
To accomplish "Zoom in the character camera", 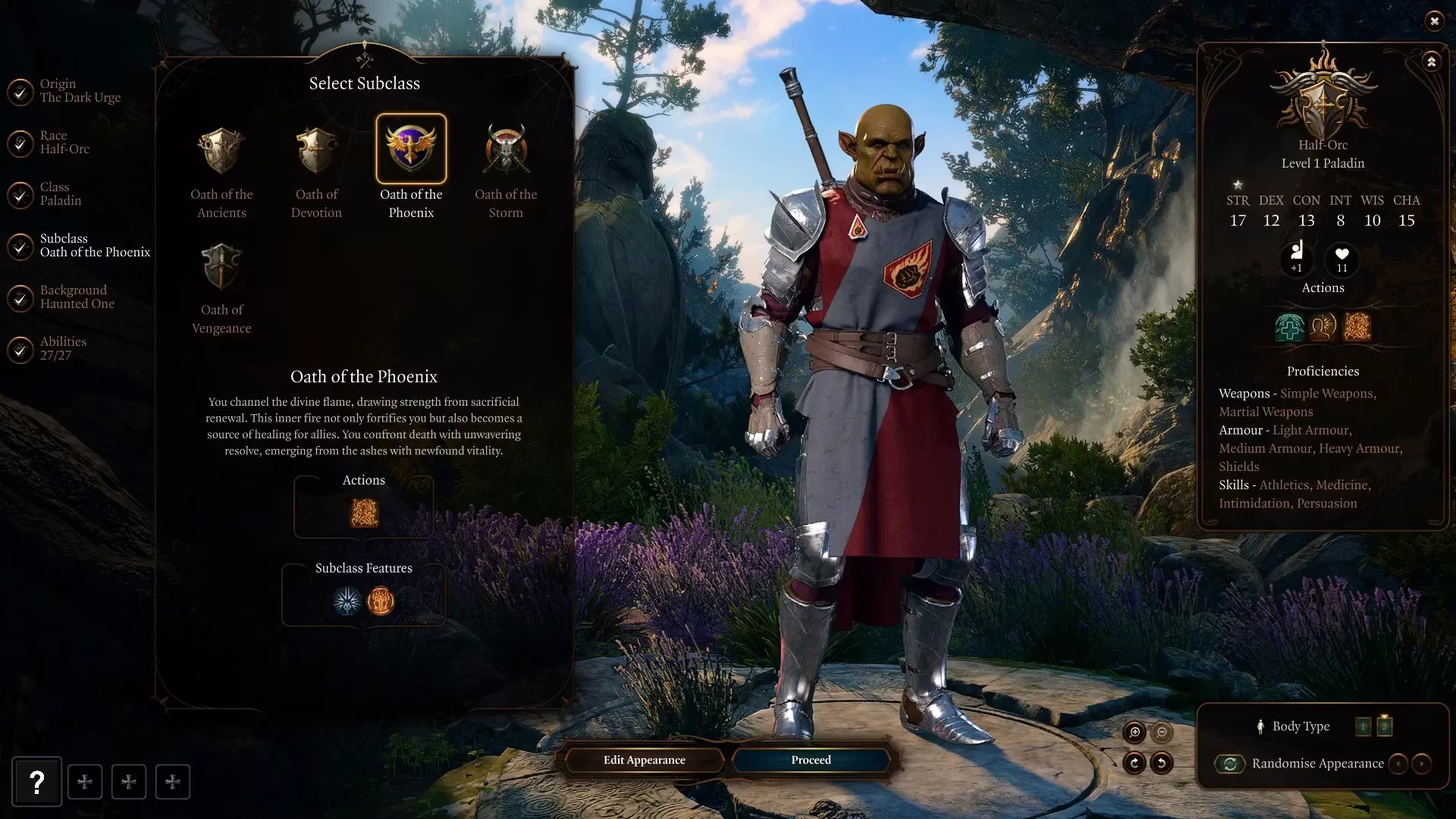I will [1134, 732].
